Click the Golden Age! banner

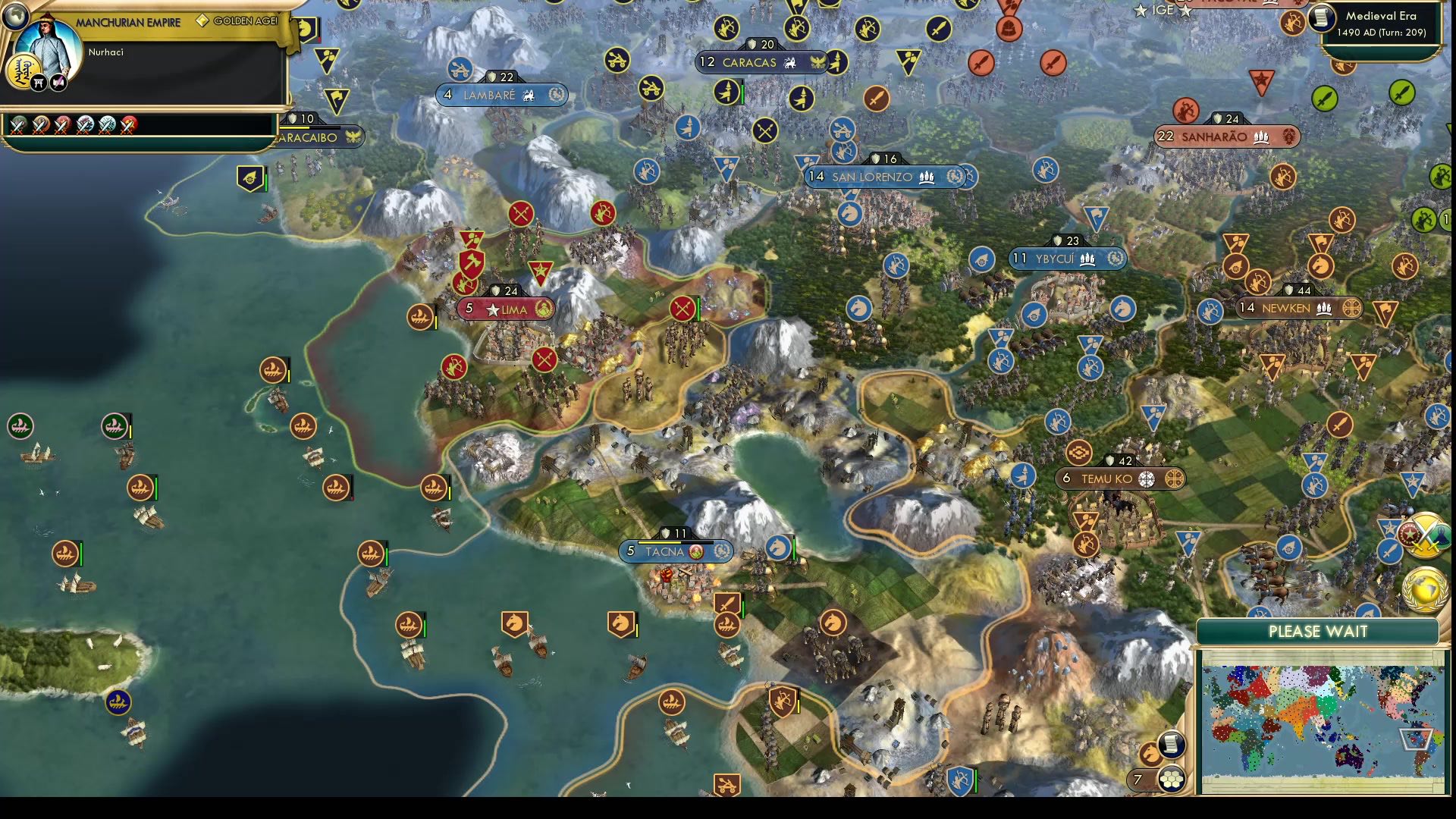[246, 21]
